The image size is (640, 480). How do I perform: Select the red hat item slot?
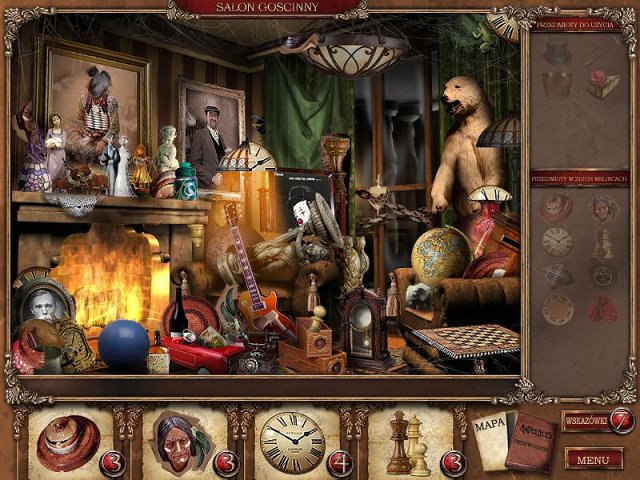tap(69, 441)
